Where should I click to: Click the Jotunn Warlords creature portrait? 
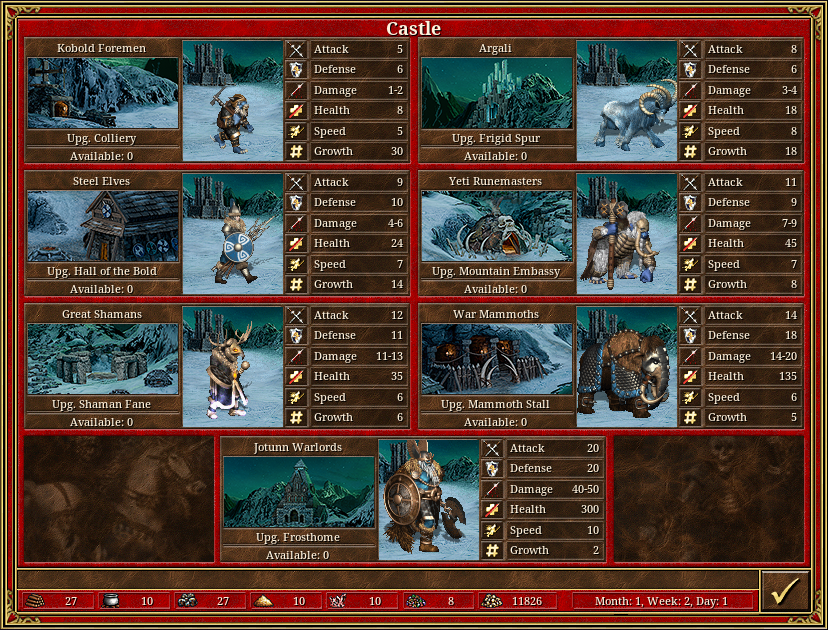[x=429, y=499]
